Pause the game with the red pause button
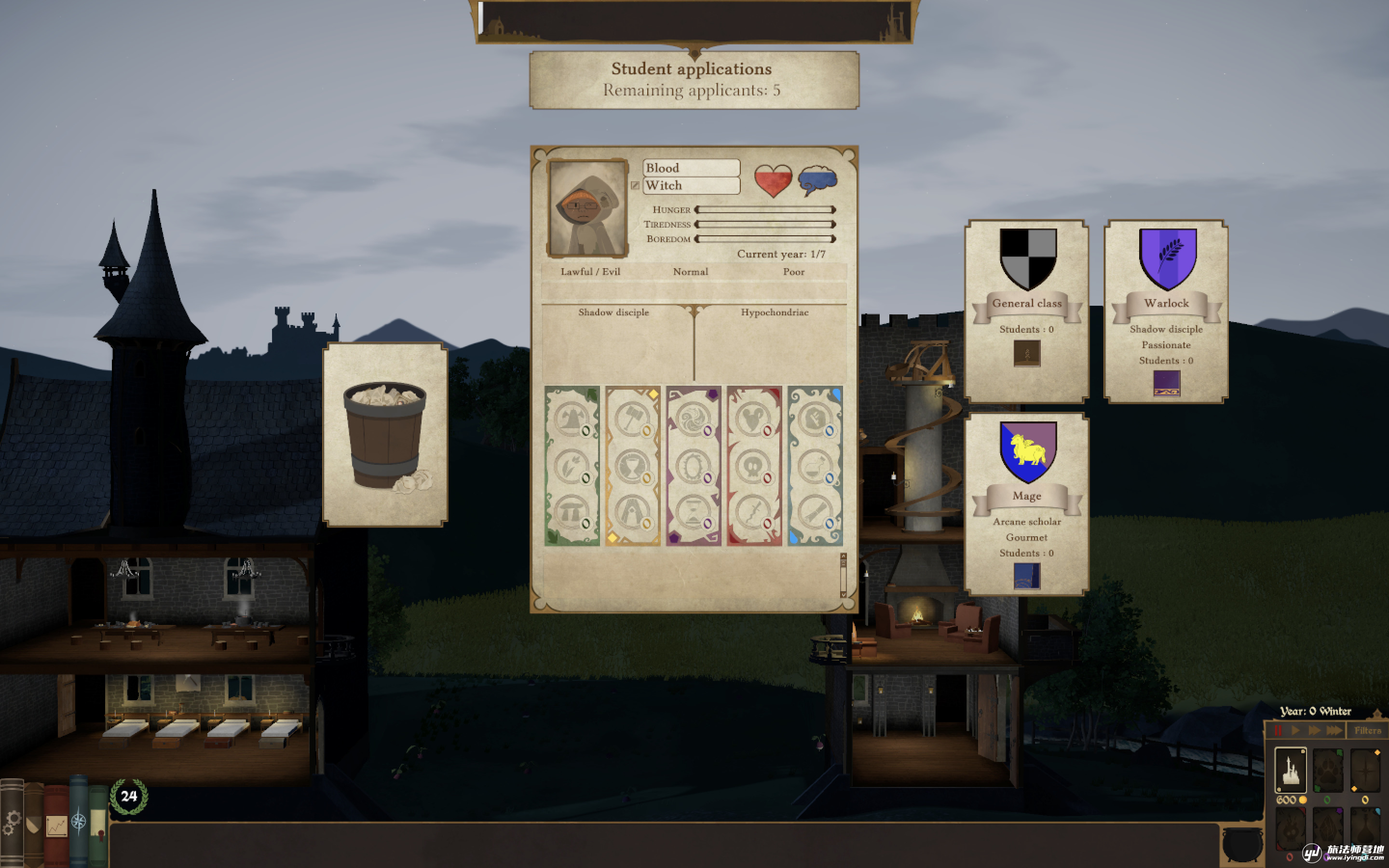Screen dimensions: 1389x868 tap(1278, 730)
